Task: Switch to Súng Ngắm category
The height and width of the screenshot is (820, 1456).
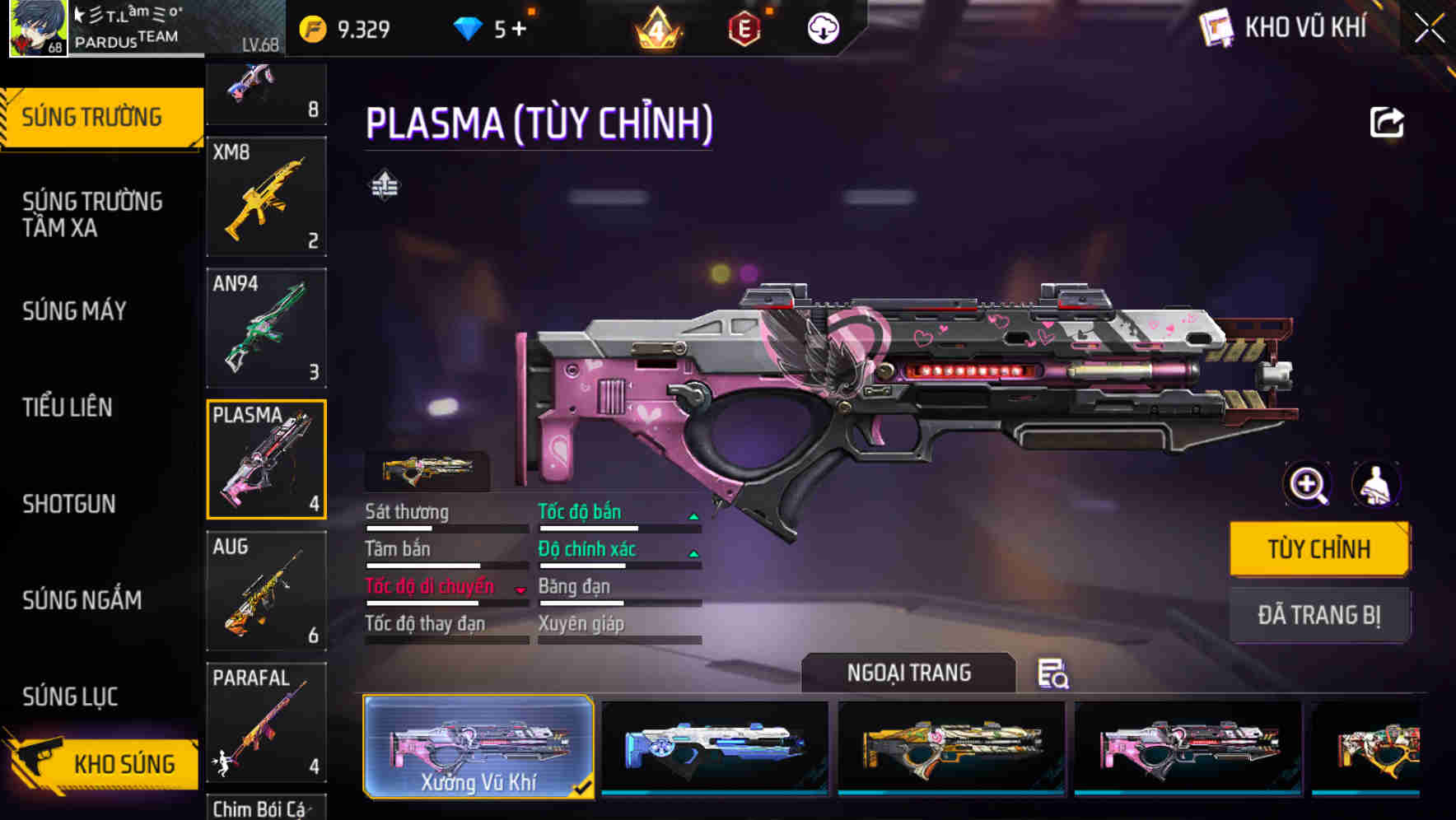Action: [82, 600]
